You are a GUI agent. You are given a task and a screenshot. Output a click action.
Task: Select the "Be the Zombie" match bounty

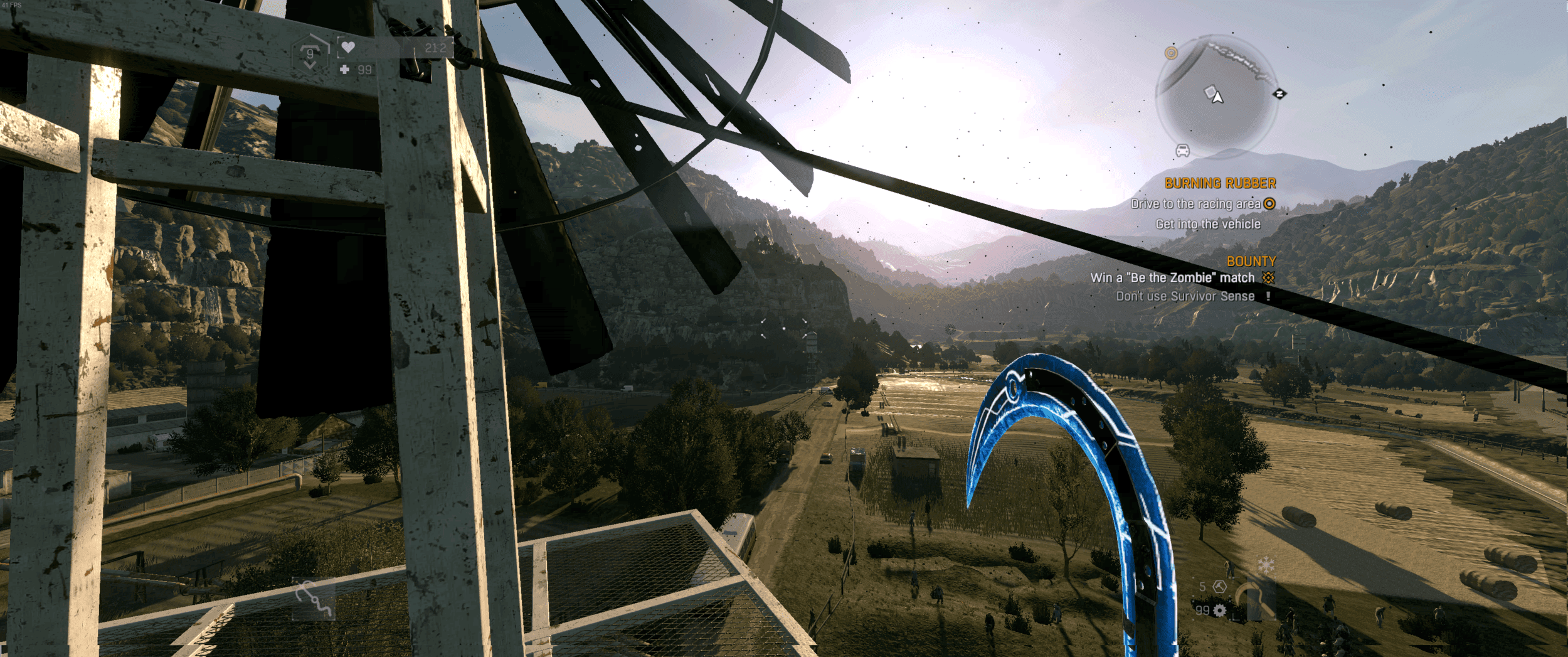1172,278
